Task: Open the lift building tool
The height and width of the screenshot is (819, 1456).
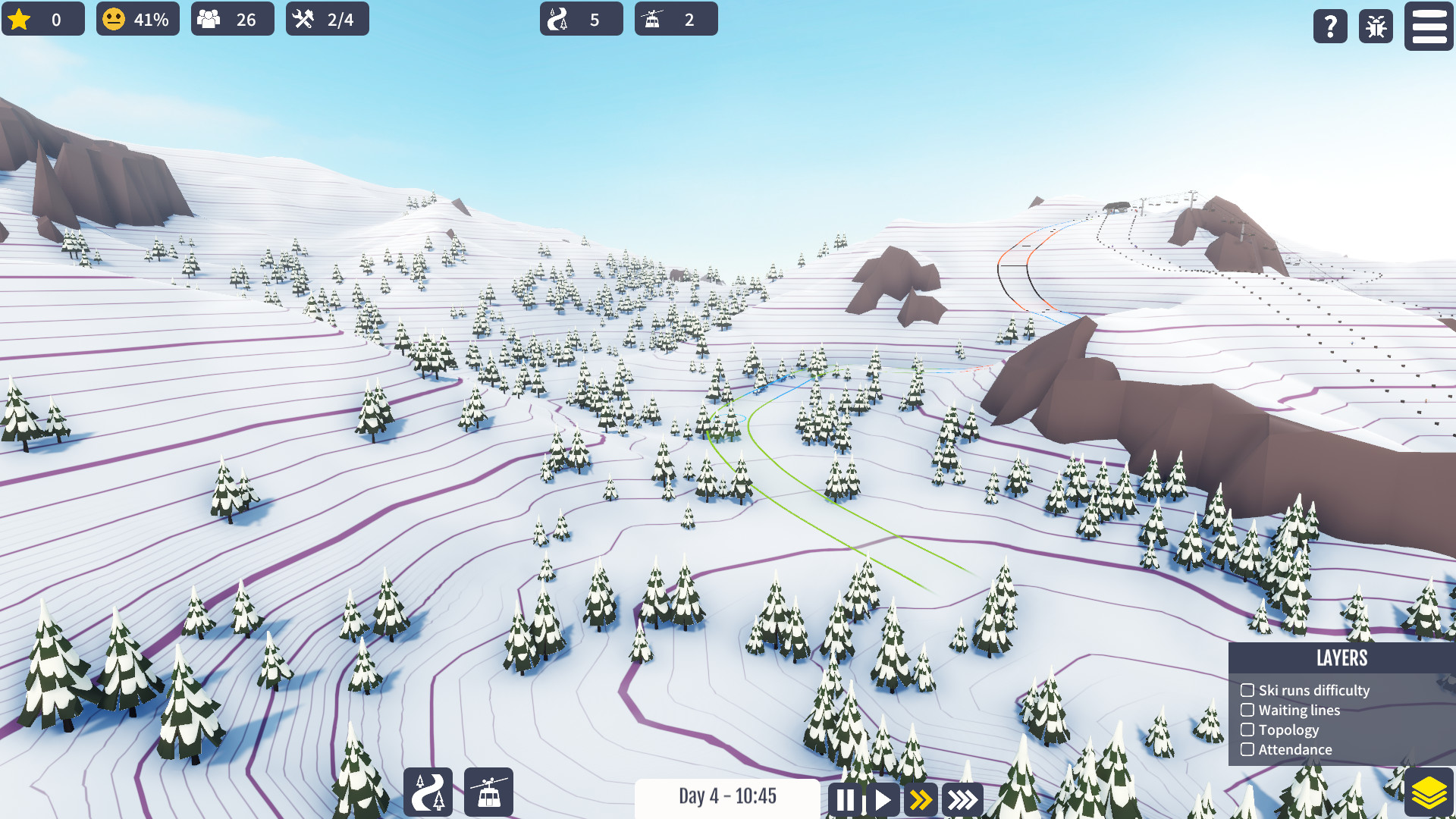Action: pyautogui.click(x=490, y=792)
